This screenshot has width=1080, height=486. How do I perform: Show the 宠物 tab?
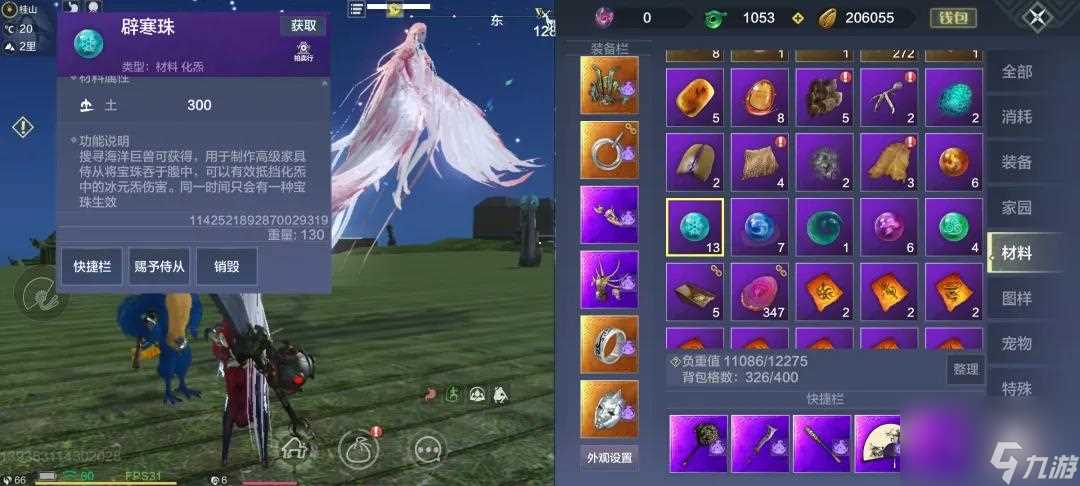click(x=1016, y=343)
